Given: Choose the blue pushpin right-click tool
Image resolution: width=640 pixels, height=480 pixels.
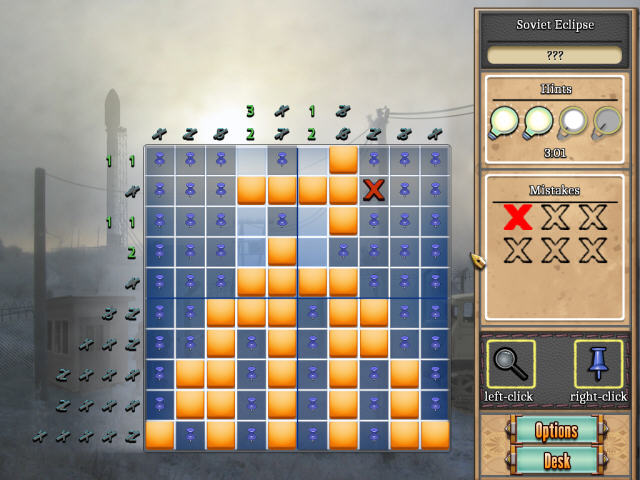Looking at the screenshot, I should [598, 363].
